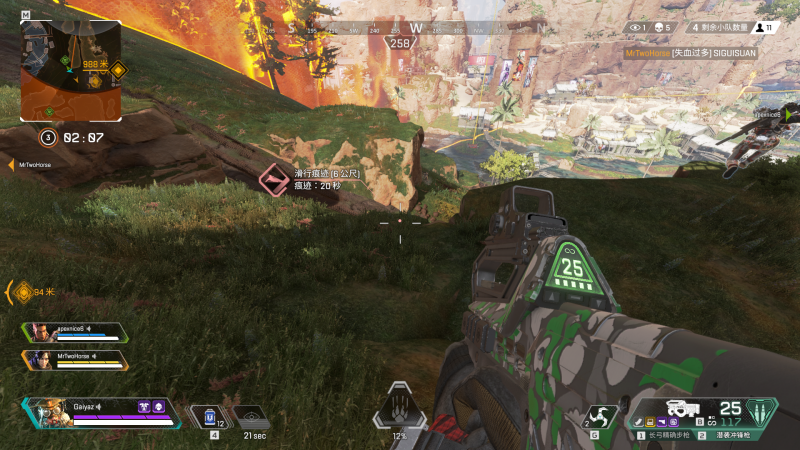Click Gaiyaz's own legend portrait

click(x=48, y=412)
